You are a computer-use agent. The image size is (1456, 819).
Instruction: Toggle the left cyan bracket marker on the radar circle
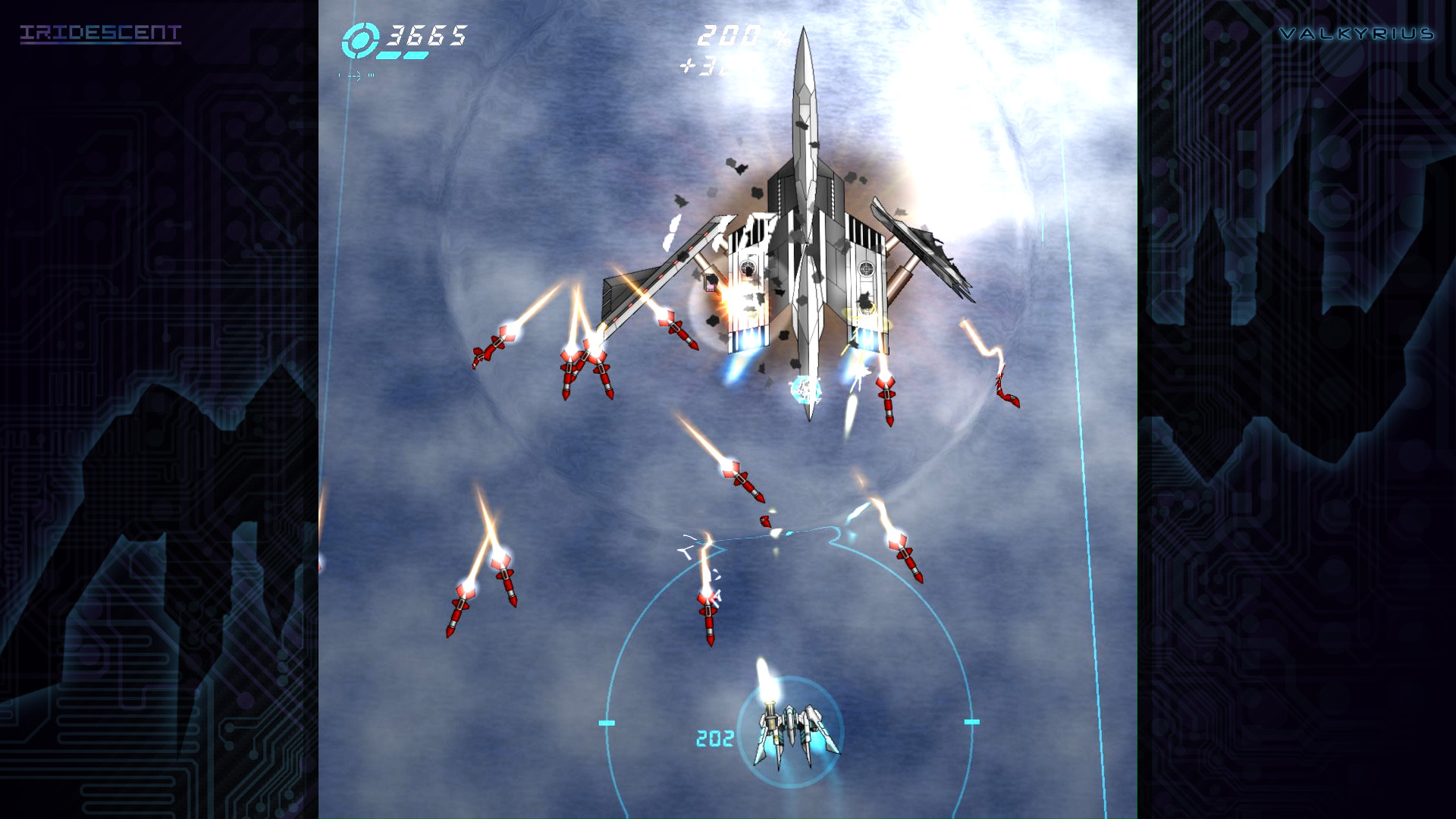pos(605,723)
